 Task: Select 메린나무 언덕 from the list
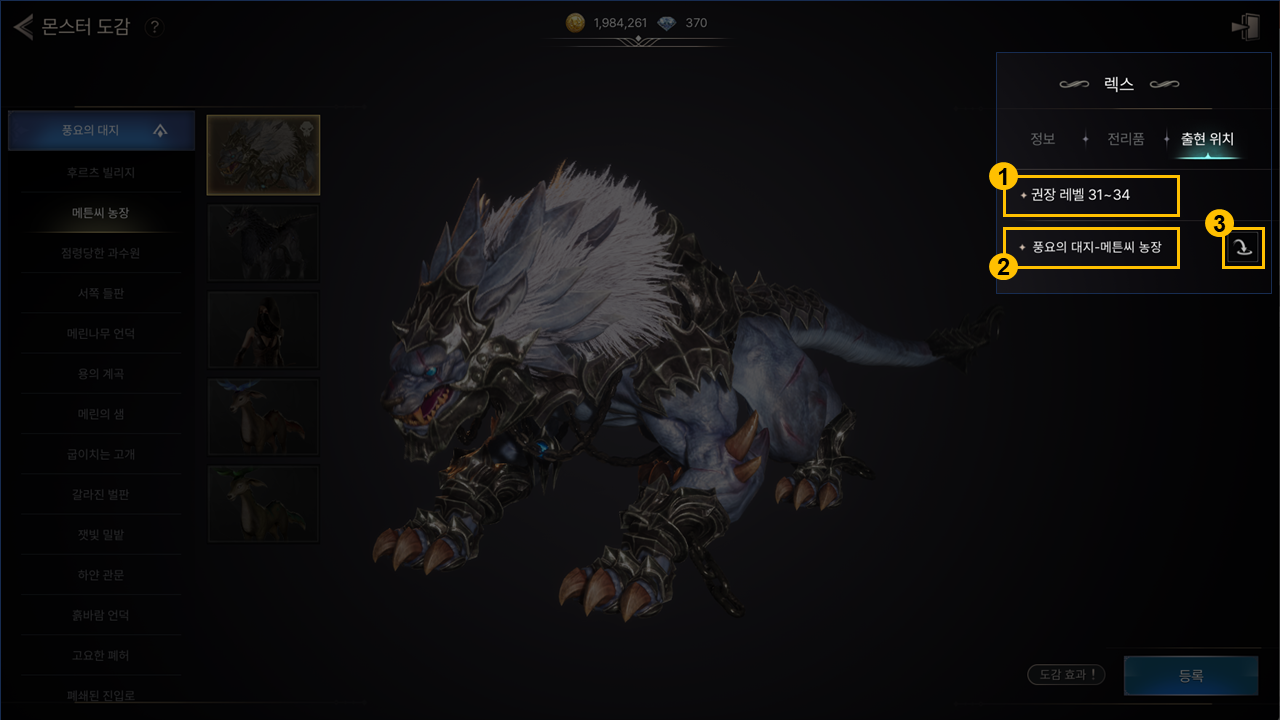(100, 333)
